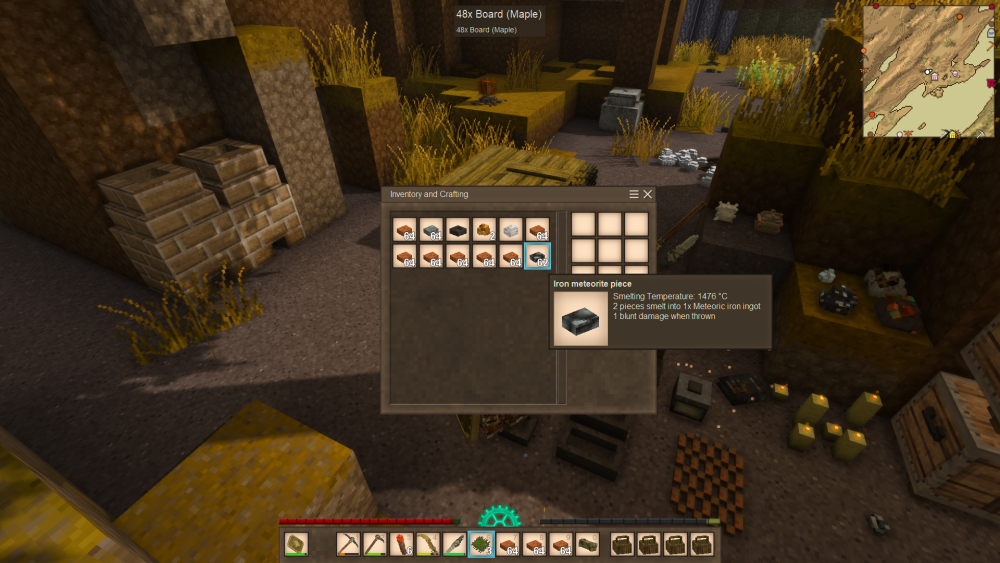Viewport: 1000px width, 563px height.
Task: Select the black ingot mold inventory slot
Action: [458, 230]
